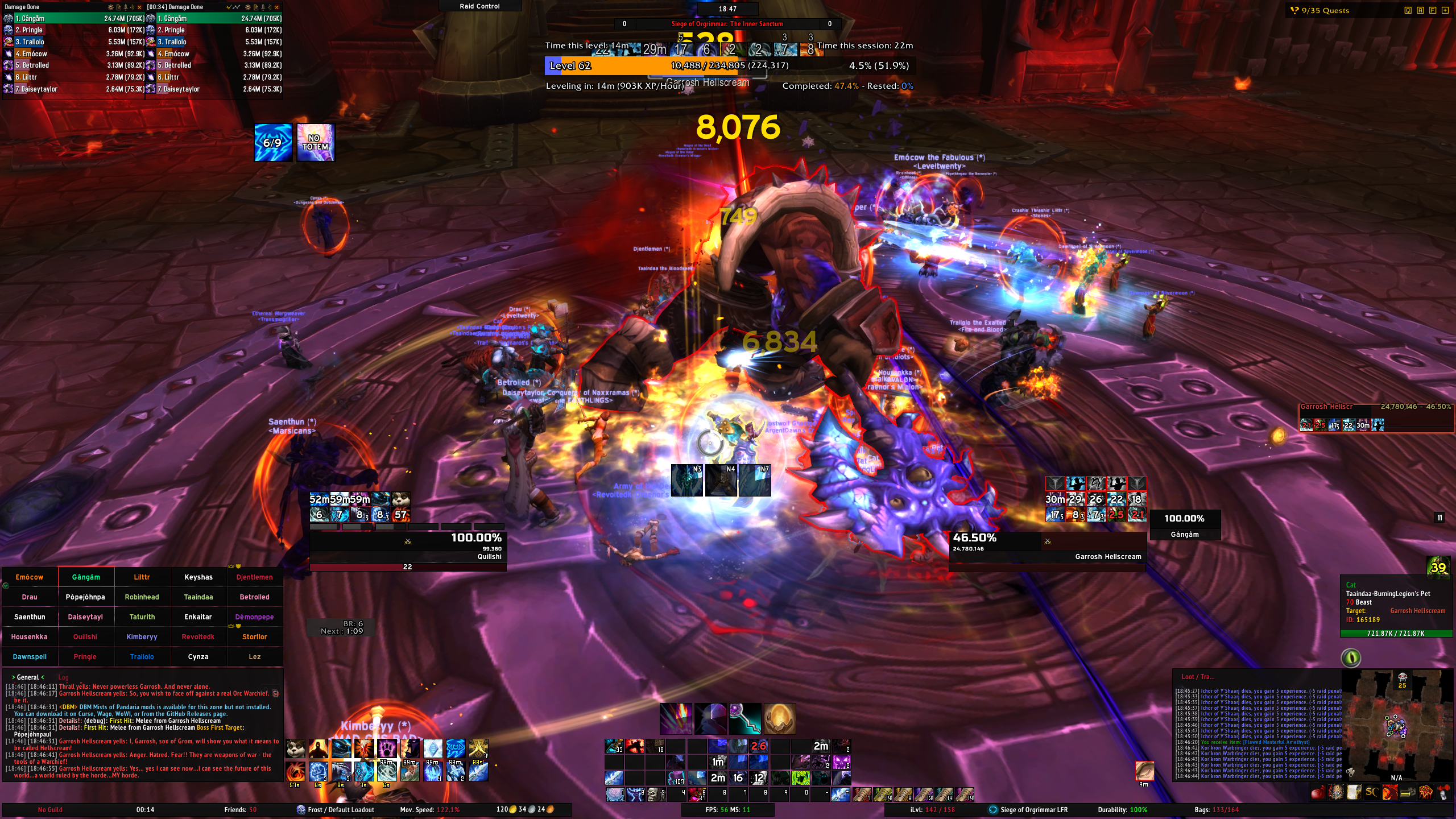Open the gold SC addon button
The width and height of the screenshot is (1456, 819).
point(1371,792)
